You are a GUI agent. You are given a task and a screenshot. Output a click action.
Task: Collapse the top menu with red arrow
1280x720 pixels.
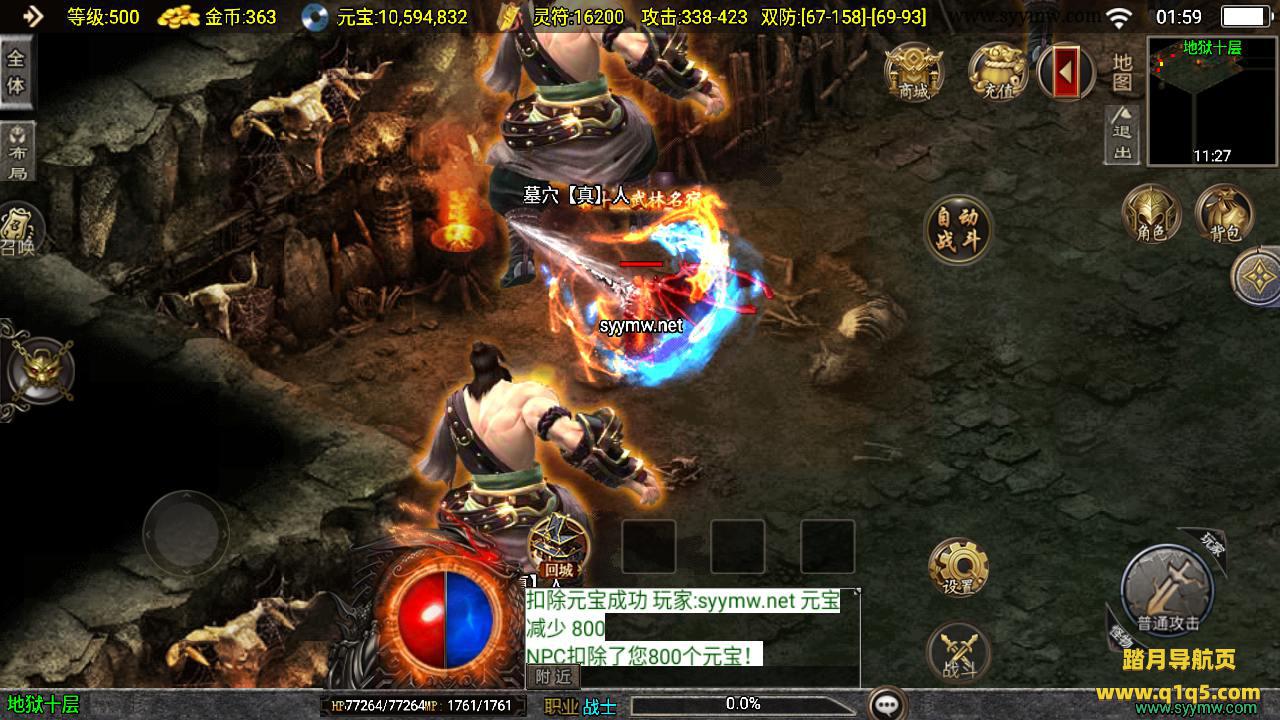tap(1066, 71)
